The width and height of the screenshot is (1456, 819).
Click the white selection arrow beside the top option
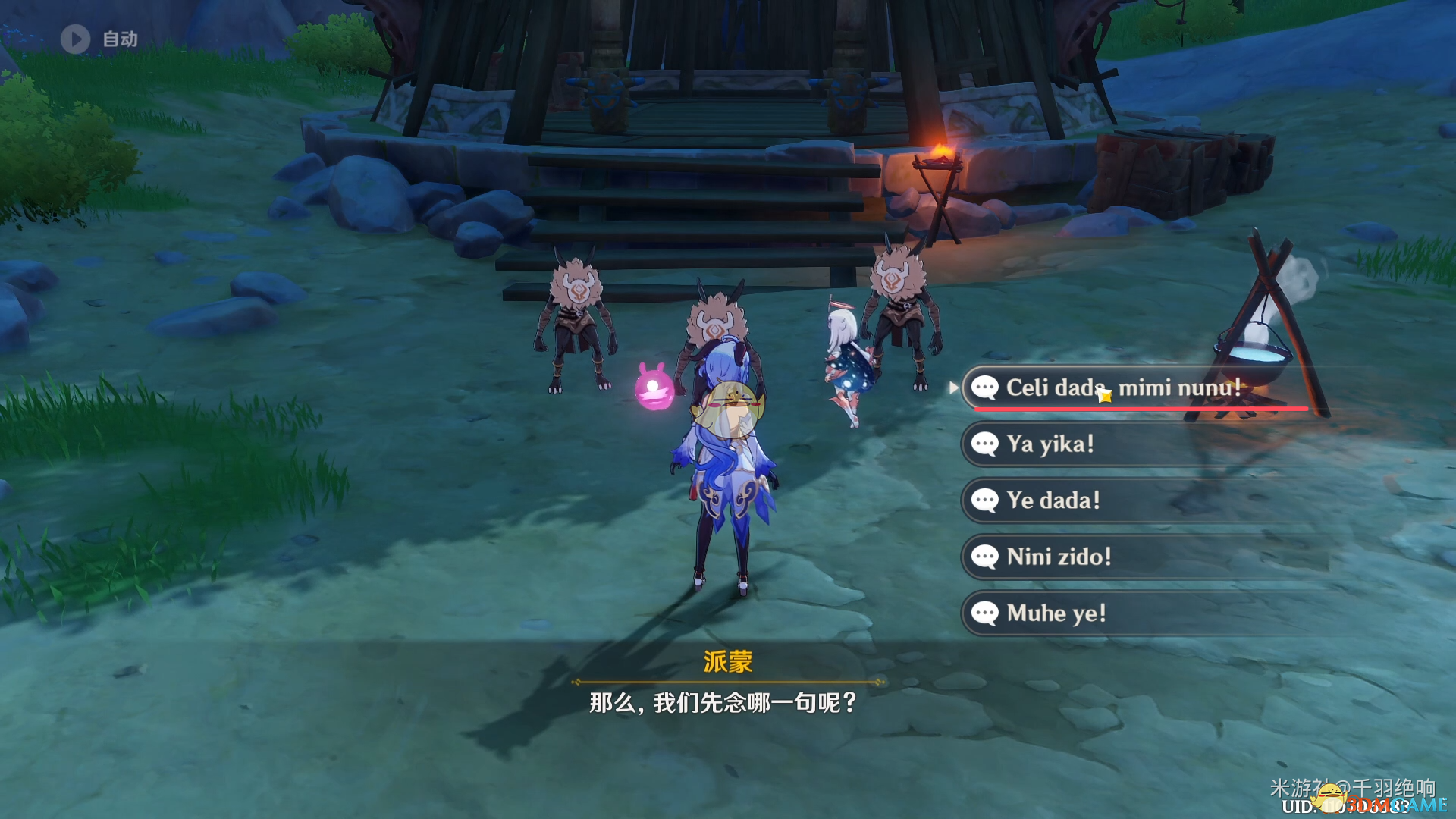pyautogui.click(x=953, y=388)
